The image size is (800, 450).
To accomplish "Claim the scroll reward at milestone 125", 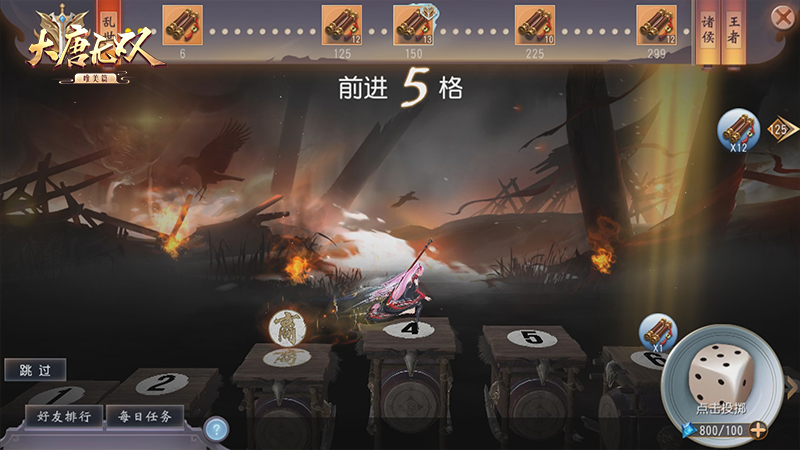I will tap(342, 25).
